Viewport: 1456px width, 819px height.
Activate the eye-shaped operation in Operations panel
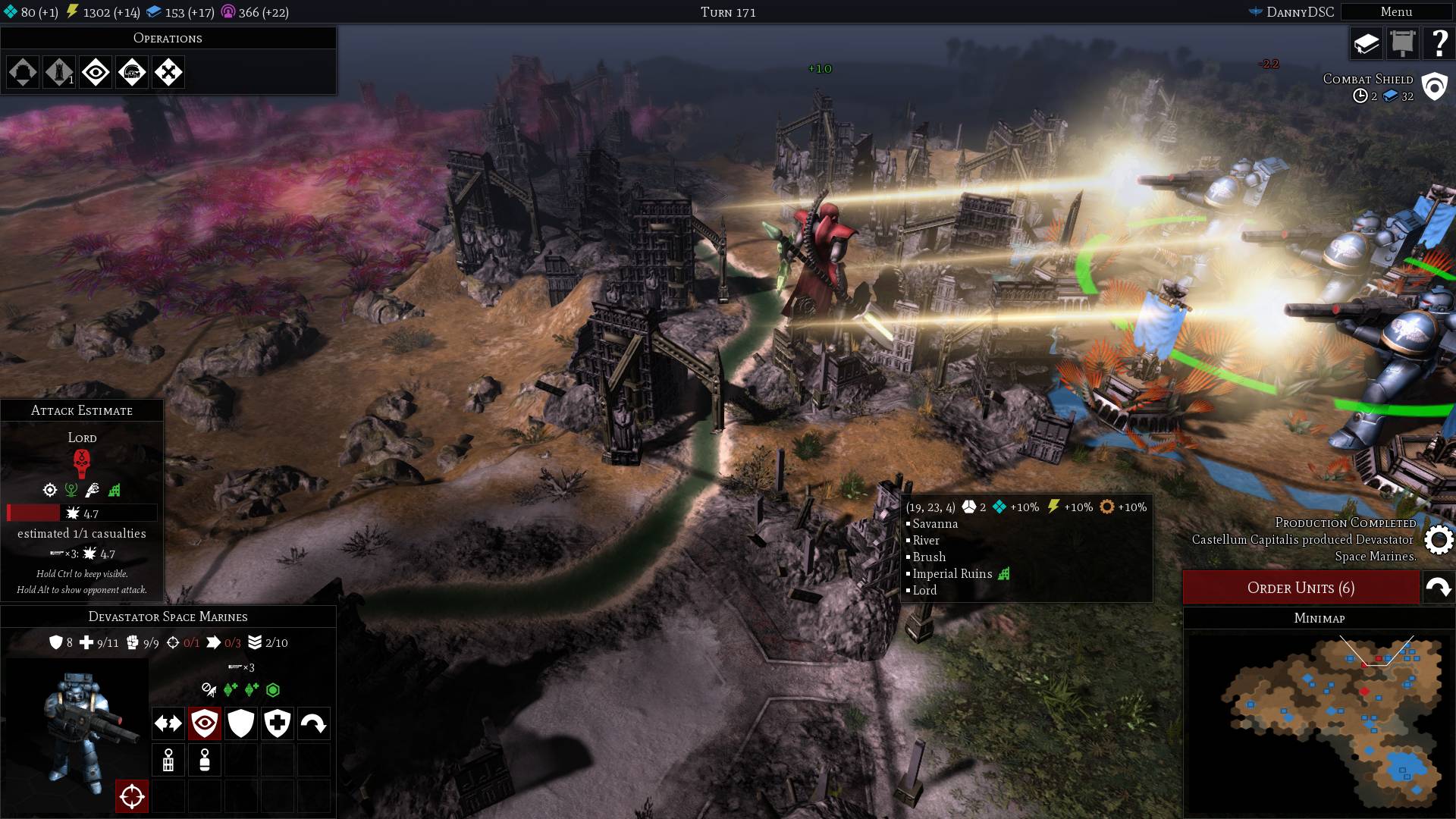[x=96, y=73]
